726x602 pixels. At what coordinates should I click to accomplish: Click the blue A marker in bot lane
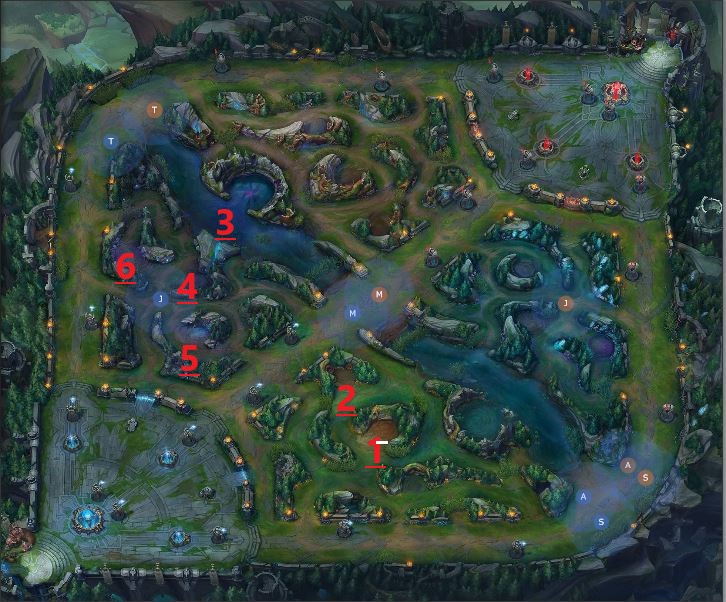pos(584,496)
